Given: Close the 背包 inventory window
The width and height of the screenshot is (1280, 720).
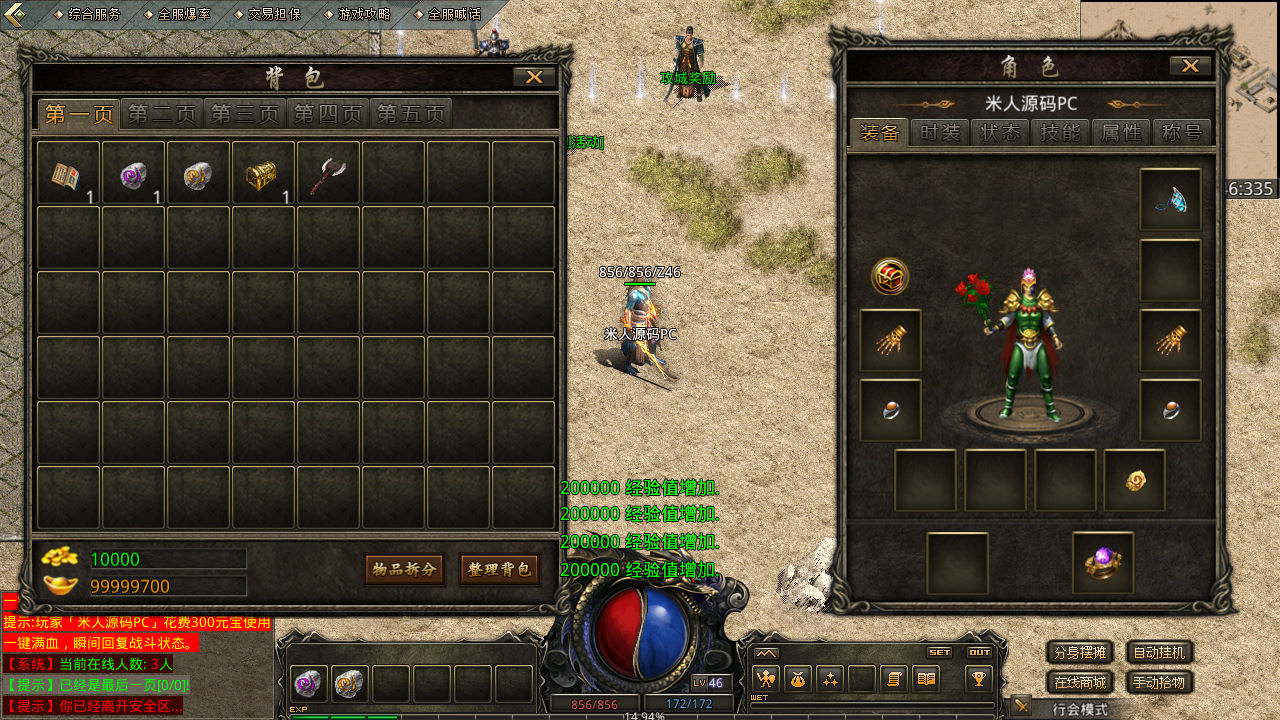Looking at the screenshot, I should pyautogui.click(x=534, y=77).
